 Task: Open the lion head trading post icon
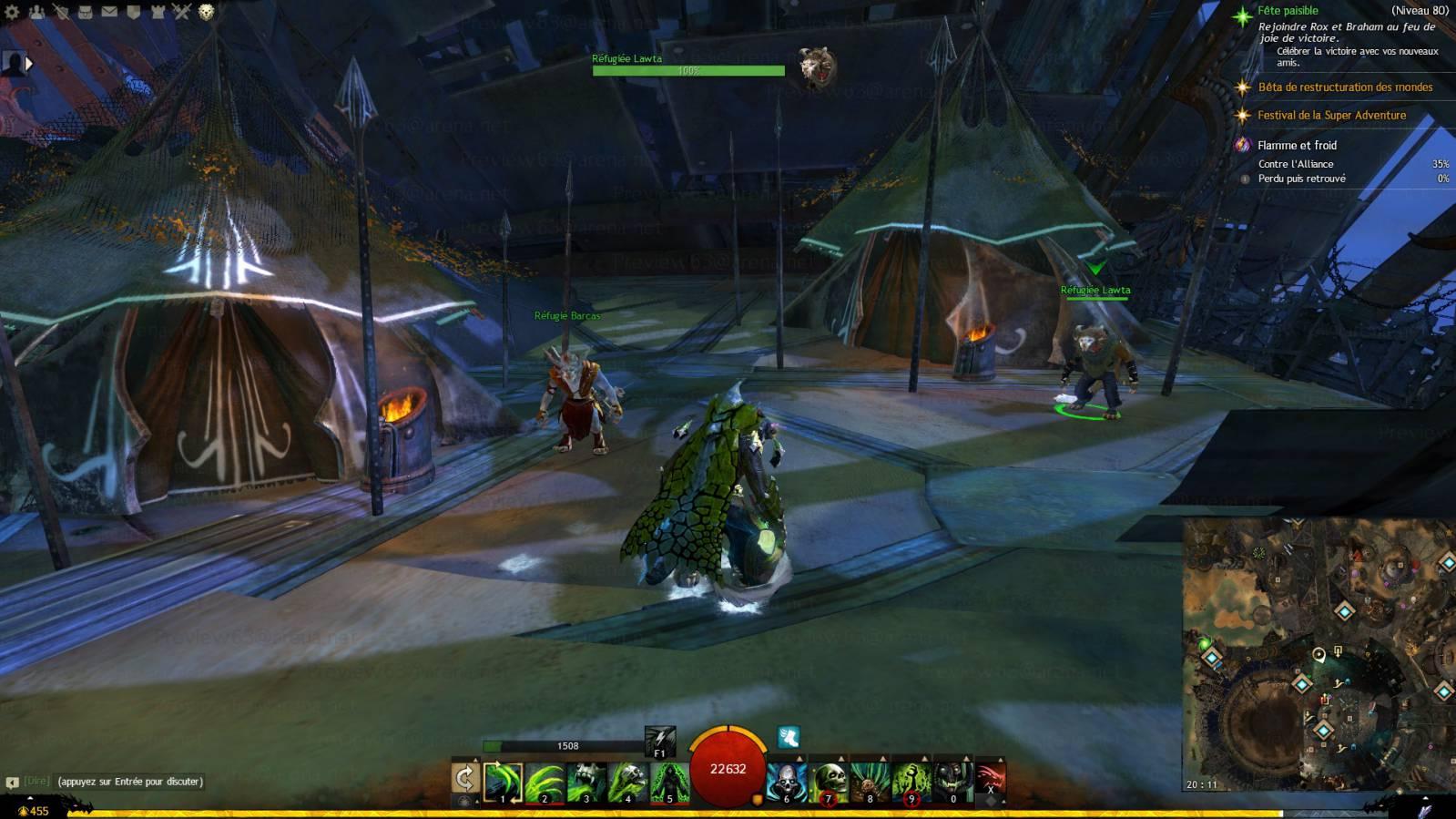click(x=207, y=12)
